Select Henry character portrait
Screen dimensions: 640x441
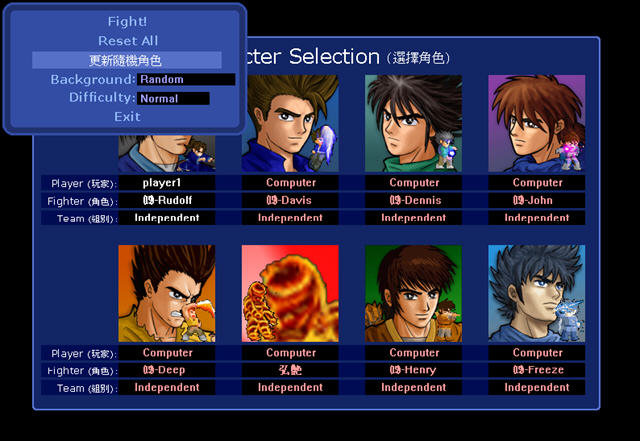tap(414, 294)
